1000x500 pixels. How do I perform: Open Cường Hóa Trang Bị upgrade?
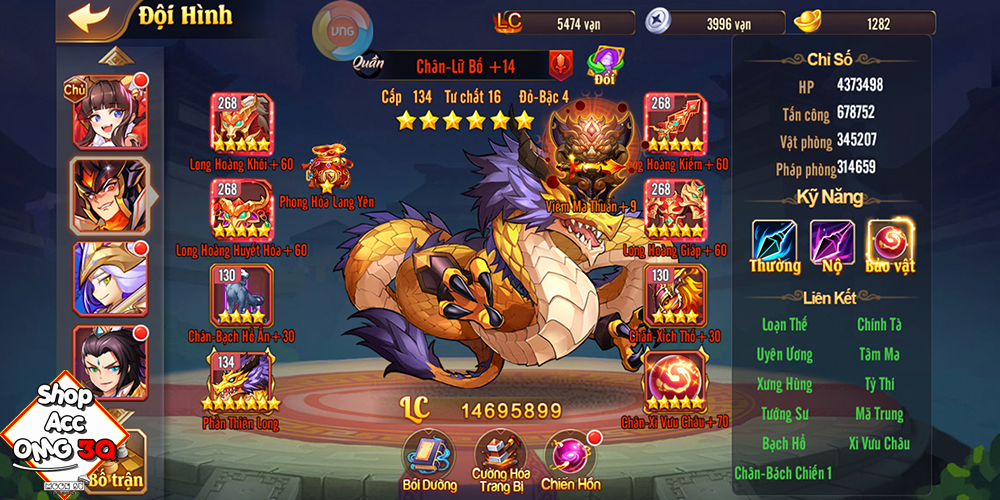point(500,453)
